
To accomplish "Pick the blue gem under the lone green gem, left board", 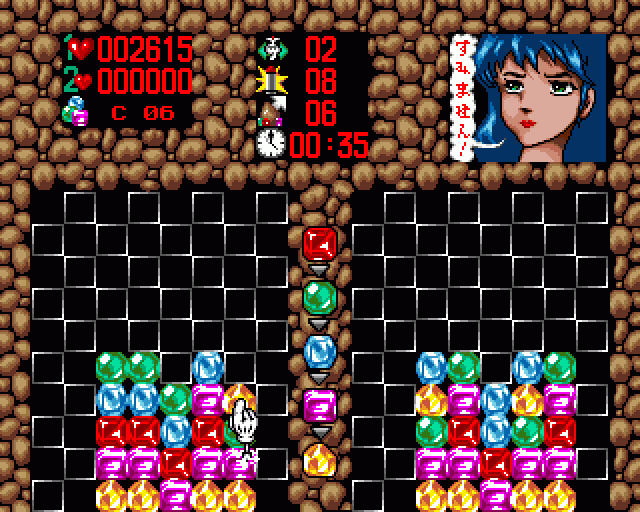I will click(x=175, y=431).
